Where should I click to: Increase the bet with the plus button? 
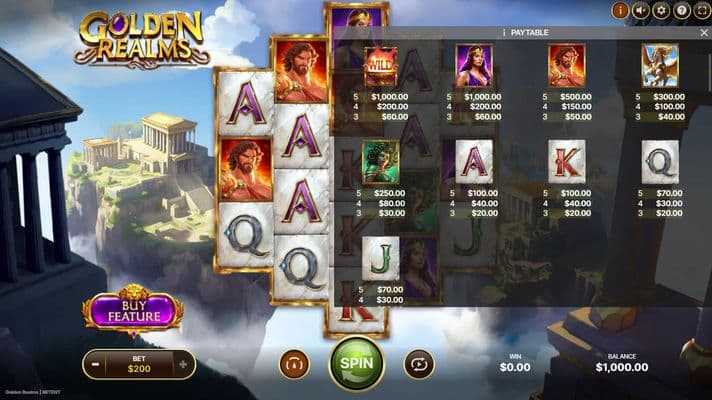(183, 365)
